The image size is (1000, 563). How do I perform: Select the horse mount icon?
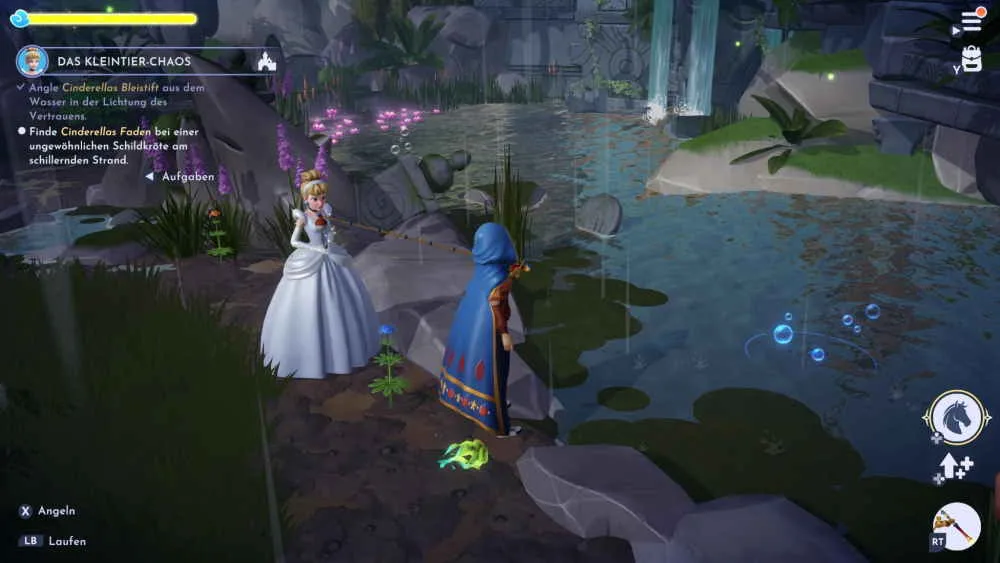956,417
